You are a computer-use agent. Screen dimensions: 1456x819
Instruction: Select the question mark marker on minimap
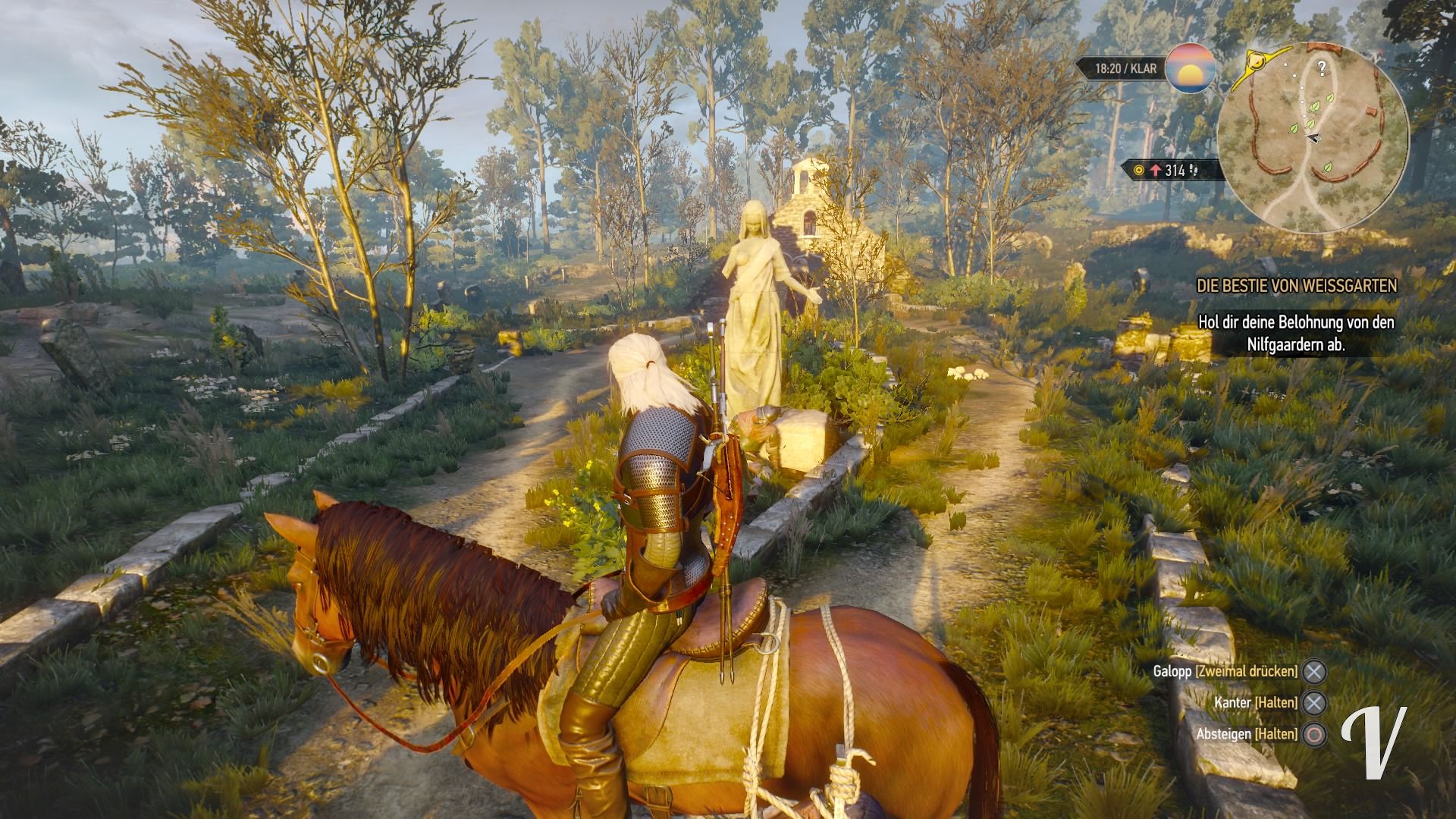tap(1322, 68)
